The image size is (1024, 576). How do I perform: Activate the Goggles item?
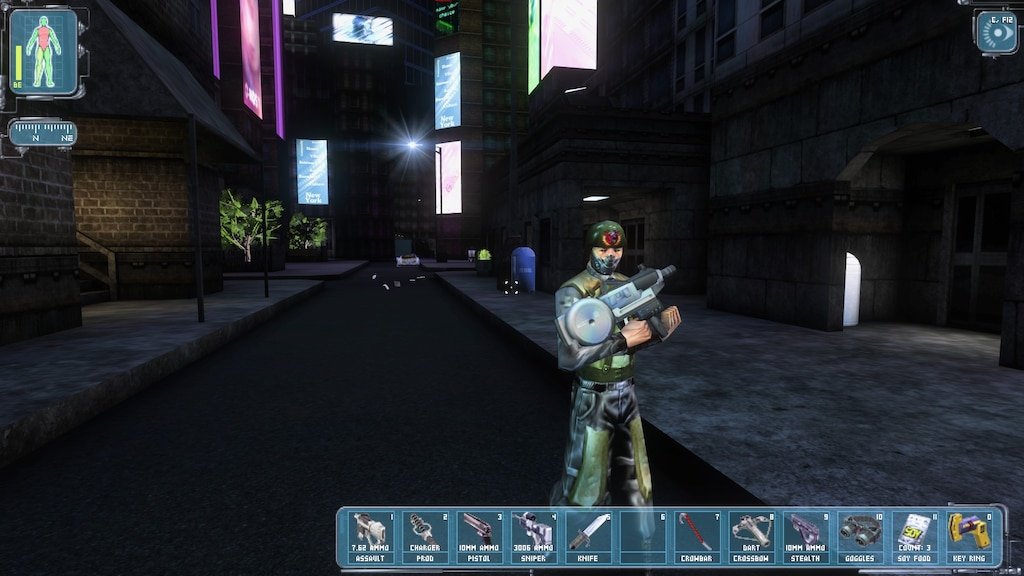tap(858, 537)
